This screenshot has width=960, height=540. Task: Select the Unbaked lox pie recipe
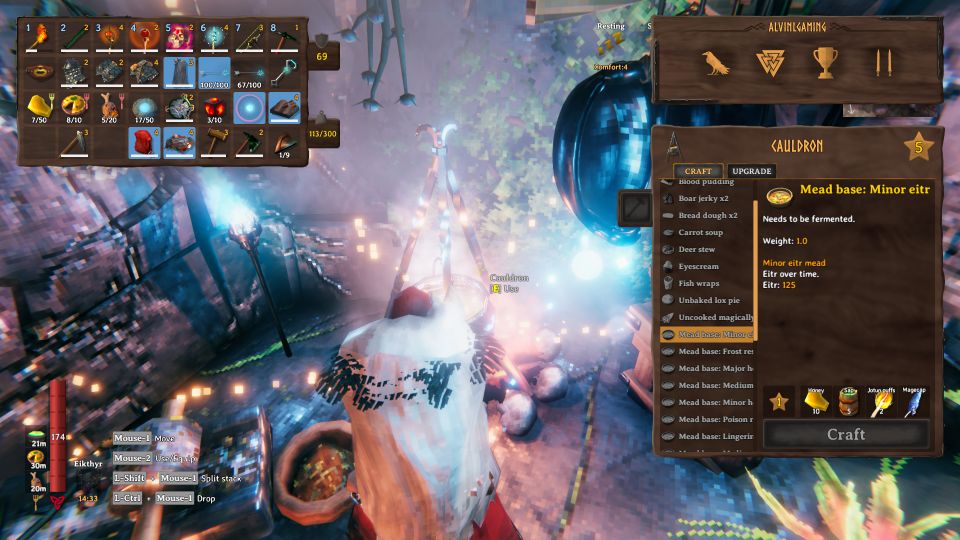pyautogui.click(x=712, y=301)
